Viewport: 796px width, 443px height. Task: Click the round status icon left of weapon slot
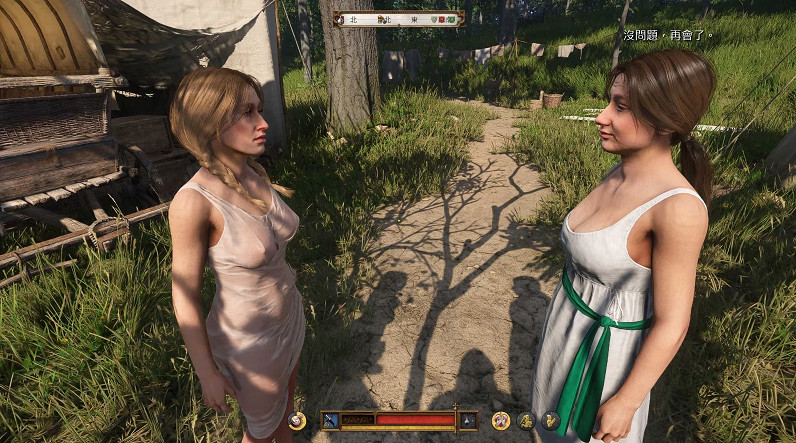pyautogui.click(x=297, y=421)
